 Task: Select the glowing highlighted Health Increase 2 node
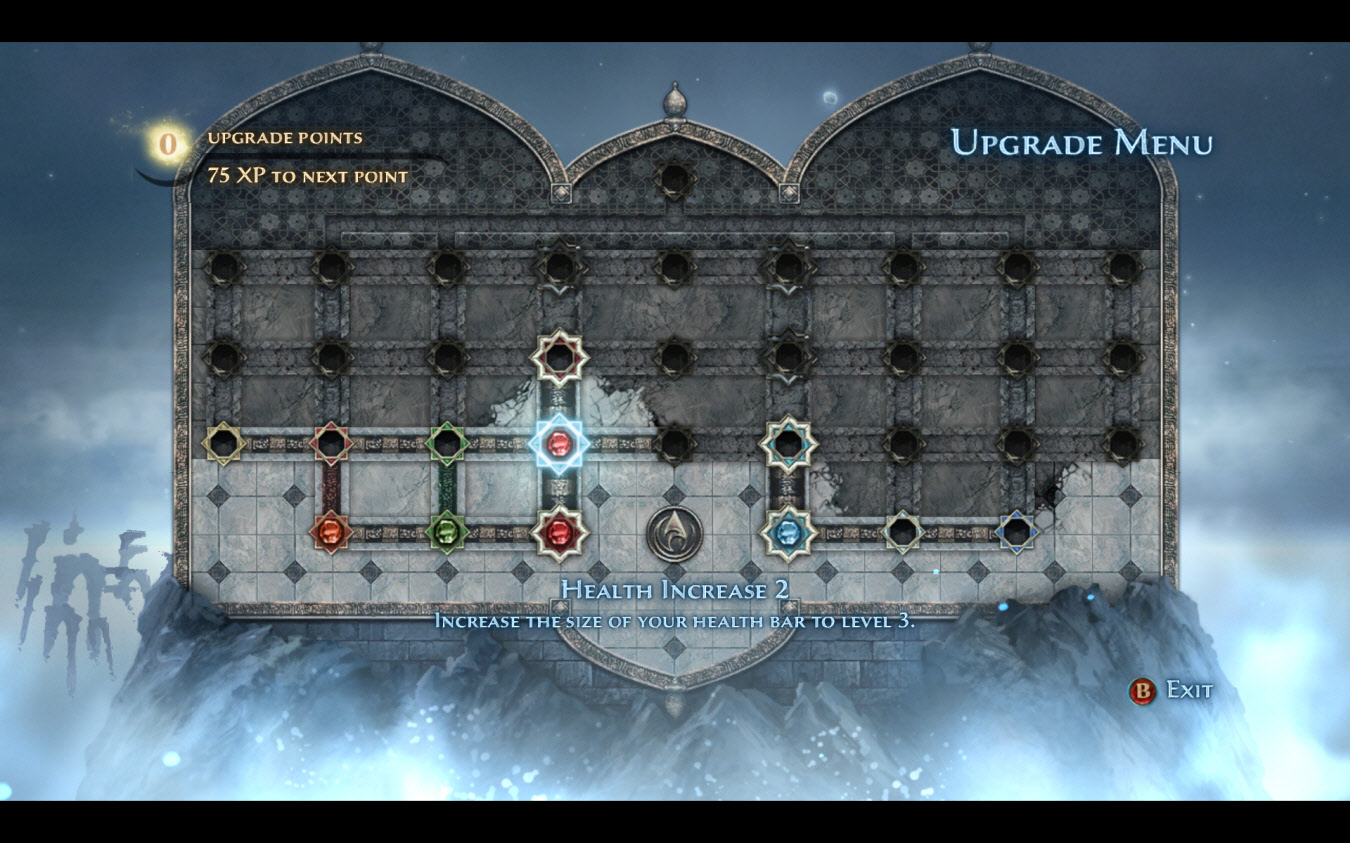click(558, 443)
